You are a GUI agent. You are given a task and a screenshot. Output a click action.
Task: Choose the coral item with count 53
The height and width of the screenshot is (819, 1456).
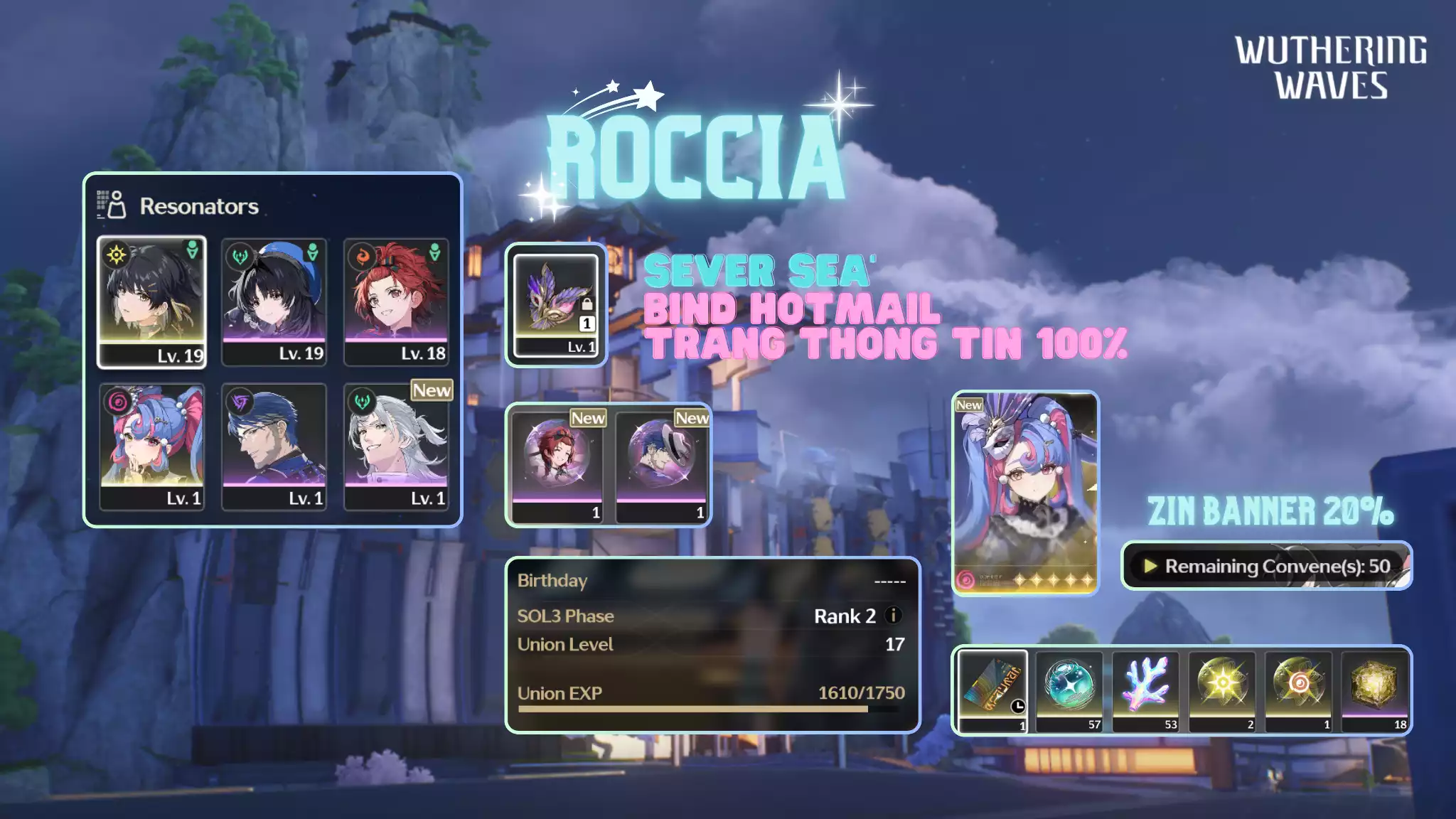point(1146,691)
